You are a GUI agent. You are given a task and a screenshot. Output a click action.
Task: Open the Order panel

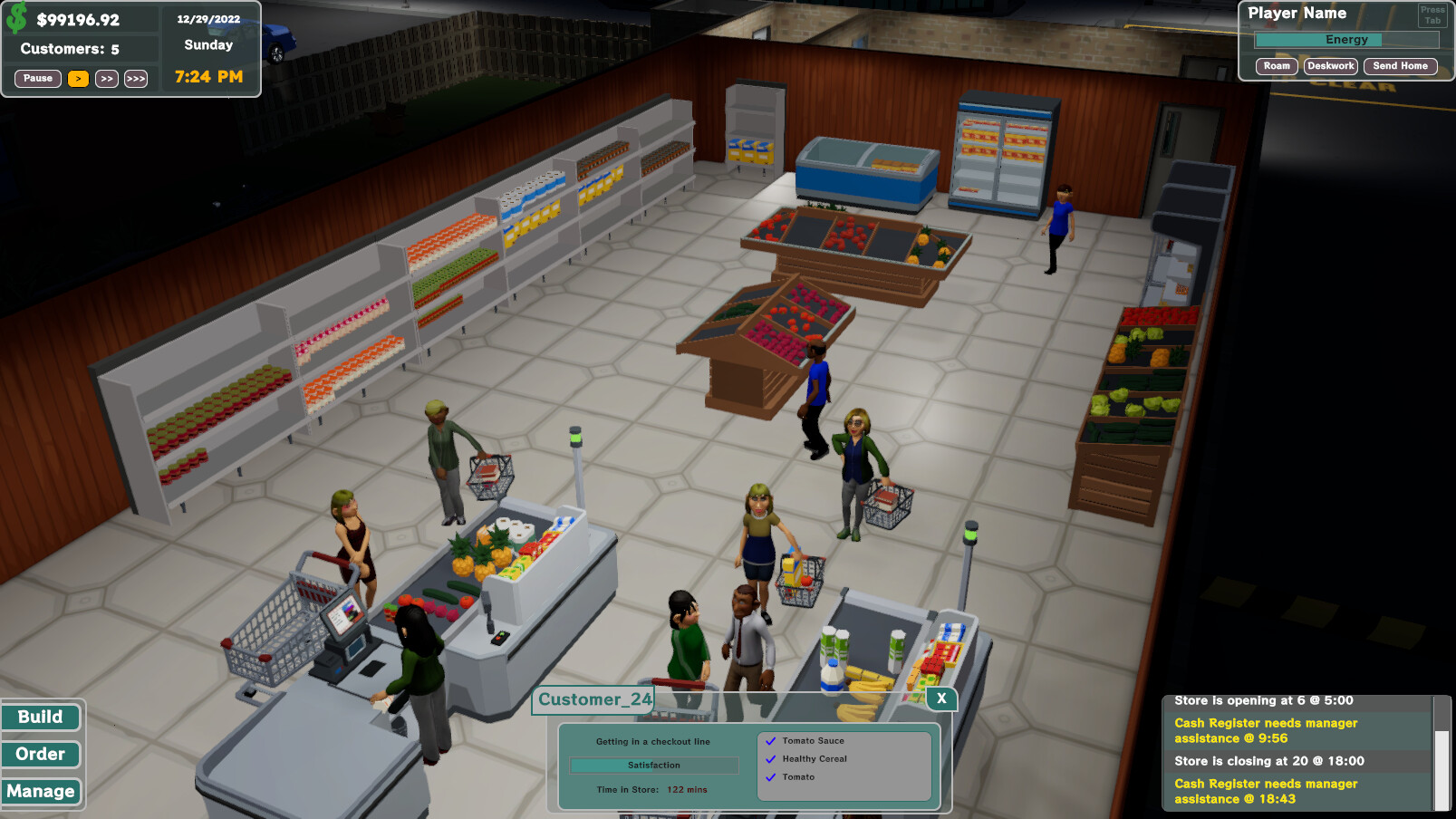click(41, 754)
